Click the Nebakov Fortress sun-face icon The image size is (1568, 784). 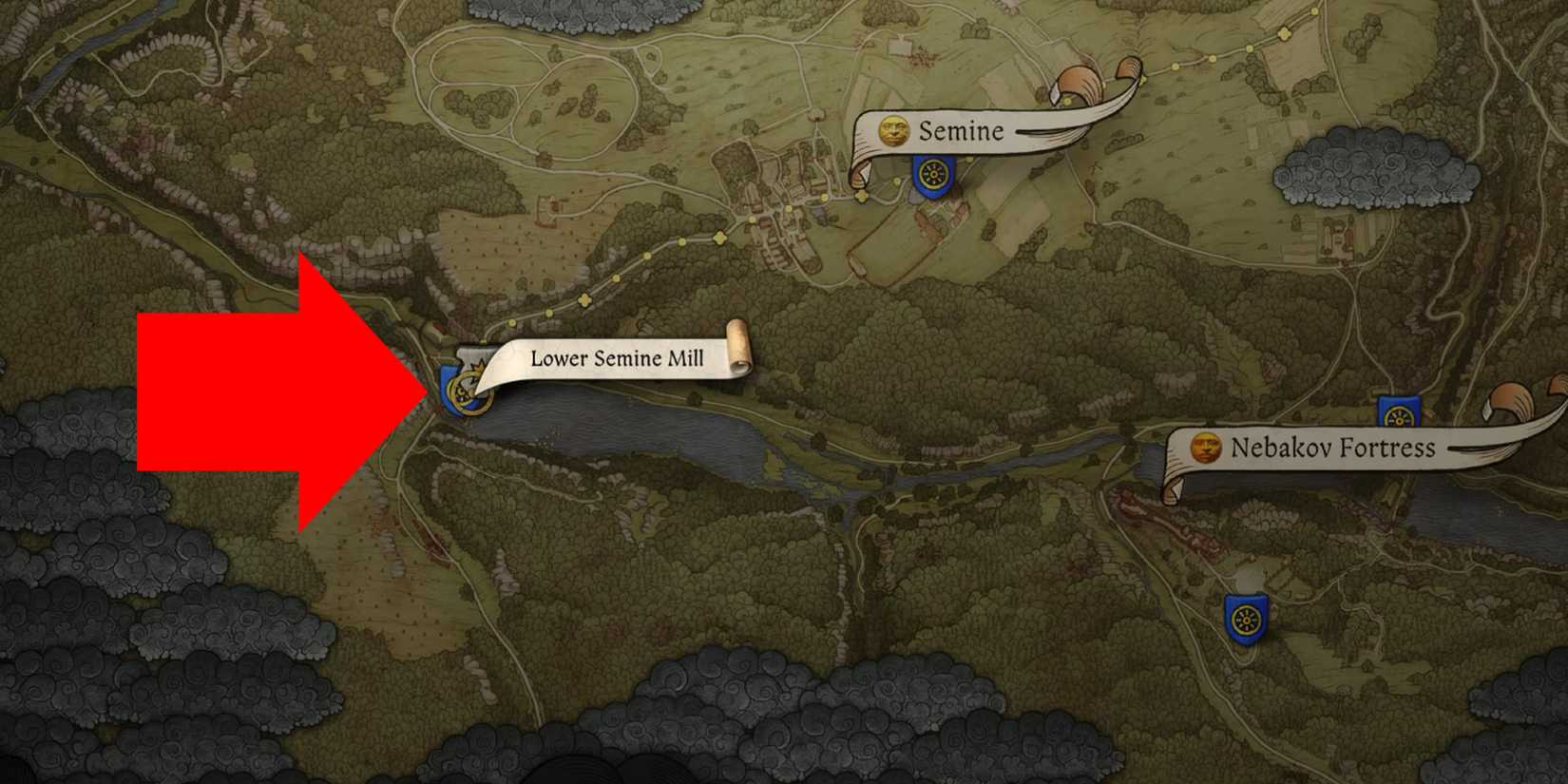tap(1205, 449)
